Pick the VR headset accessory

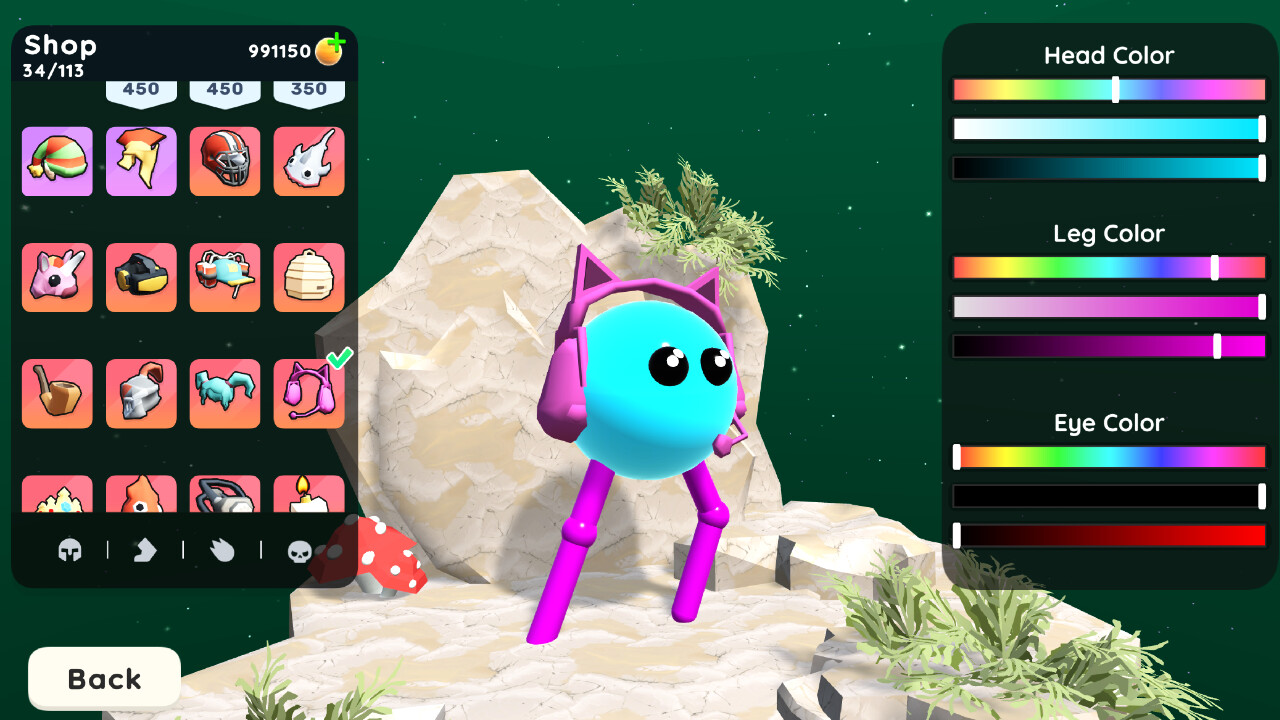pos(141,277)
